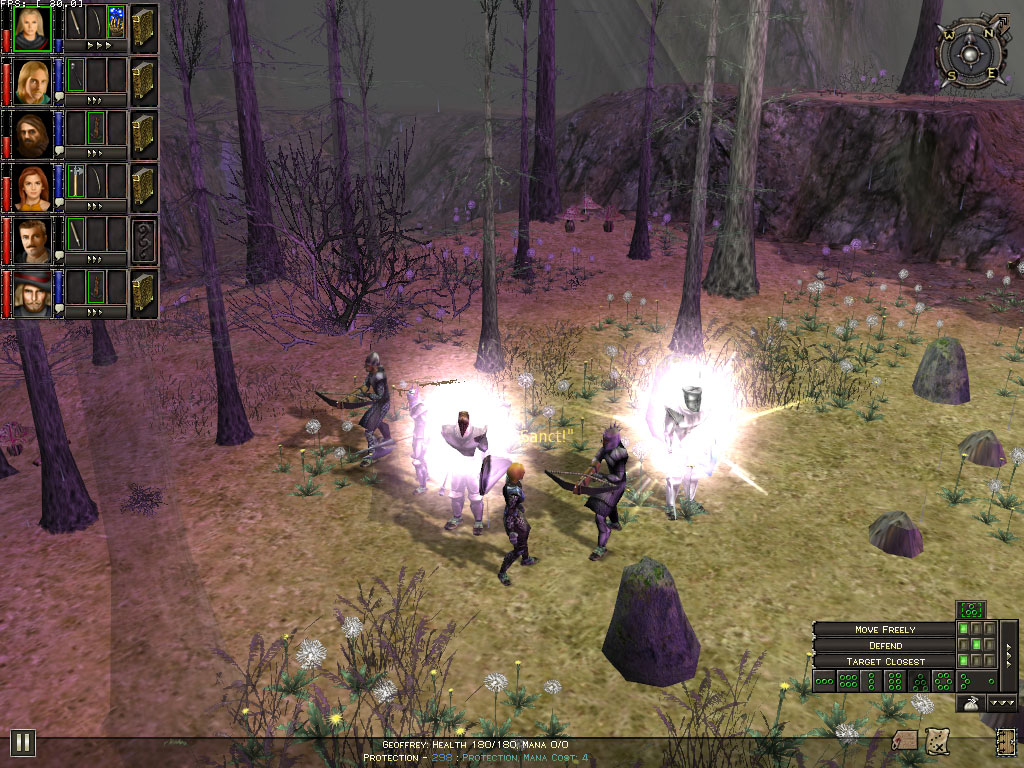This screenshot has width=1024, height=768.
Task: Choose the single-row three-dot formation
Action: point(824,682)
